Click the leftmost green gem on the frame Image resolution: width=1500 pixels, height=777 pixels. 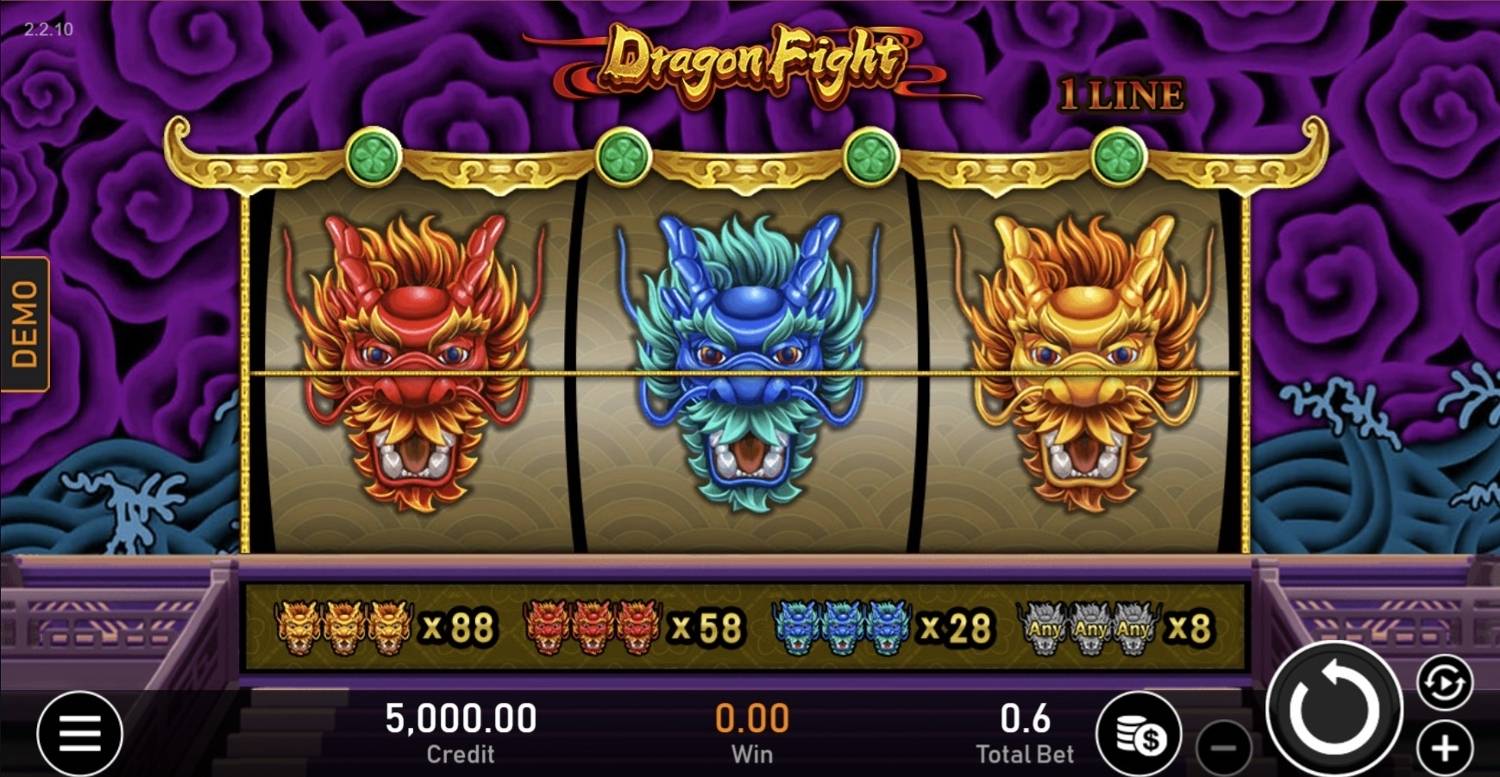point(371,154)
